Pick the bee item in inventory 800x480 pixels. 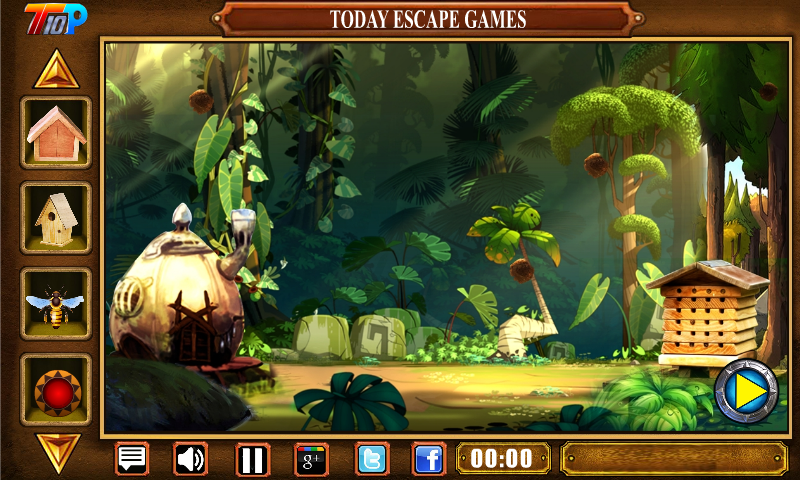[56, 303]
